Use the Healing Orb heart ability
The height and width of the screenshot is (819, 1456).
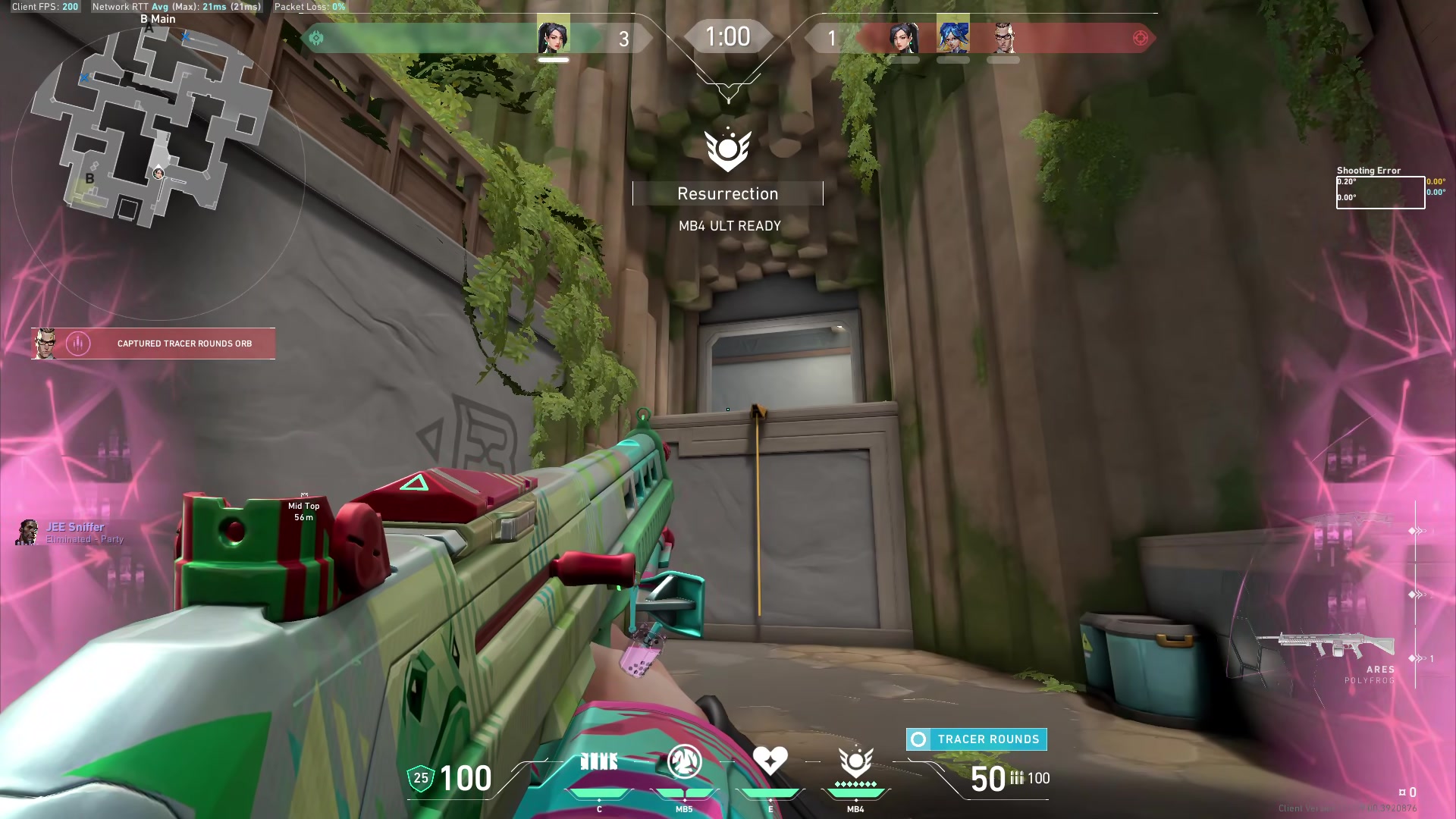770,761
